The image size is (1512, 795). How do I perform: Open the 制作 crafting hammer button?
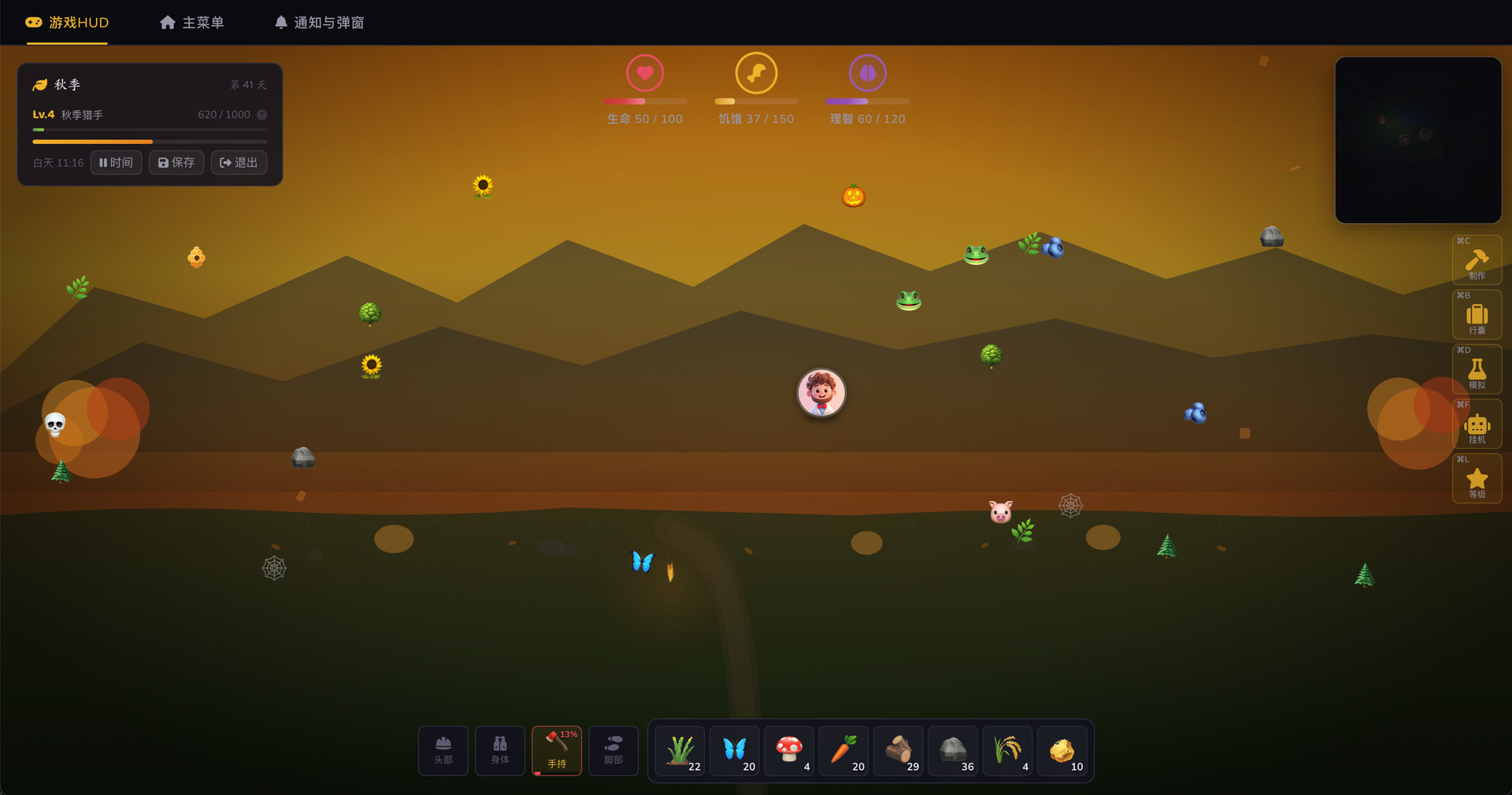tap(1477, 261)
